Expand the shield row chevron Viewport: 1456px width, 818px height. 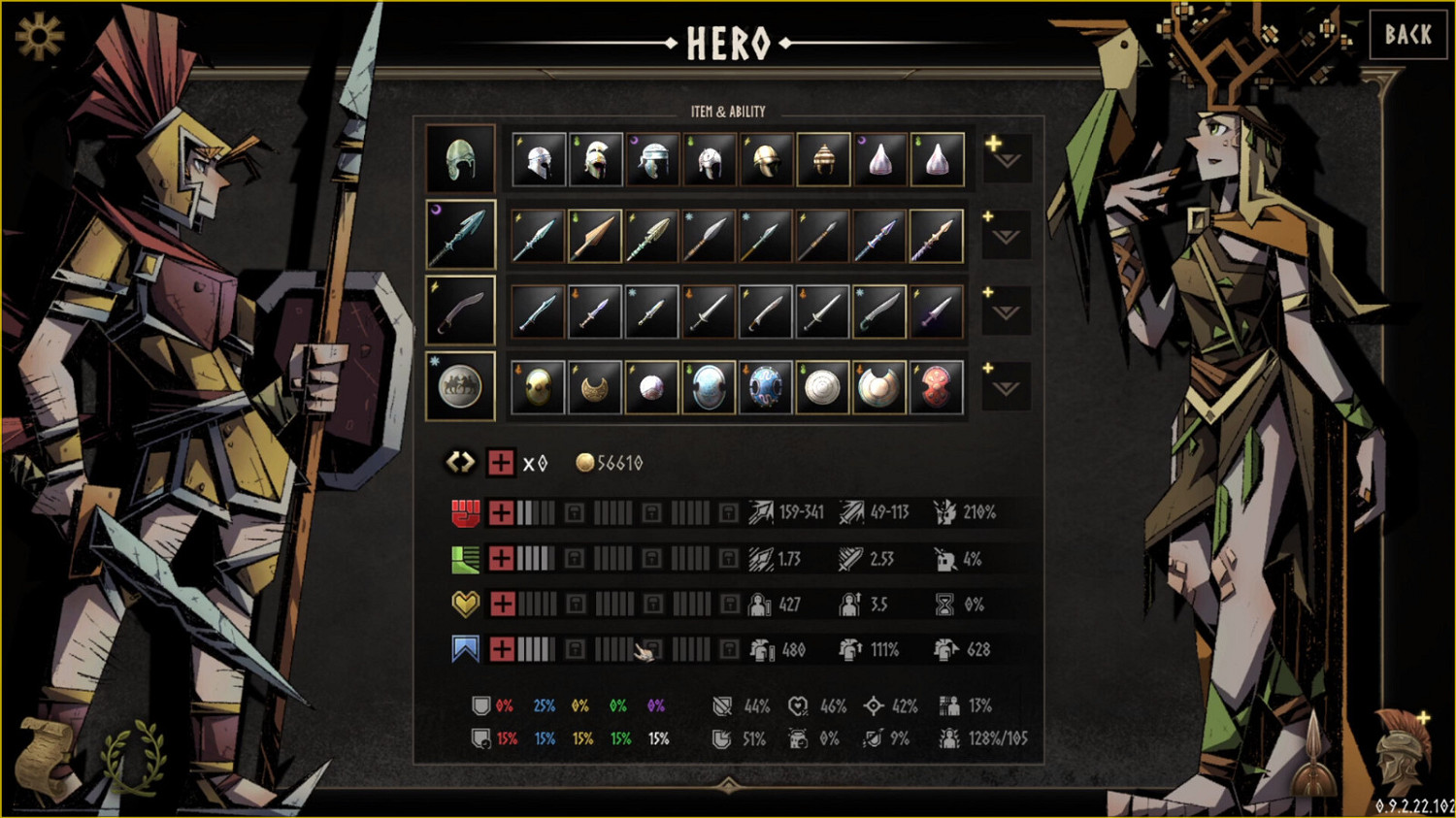(x=1006, y=389)
